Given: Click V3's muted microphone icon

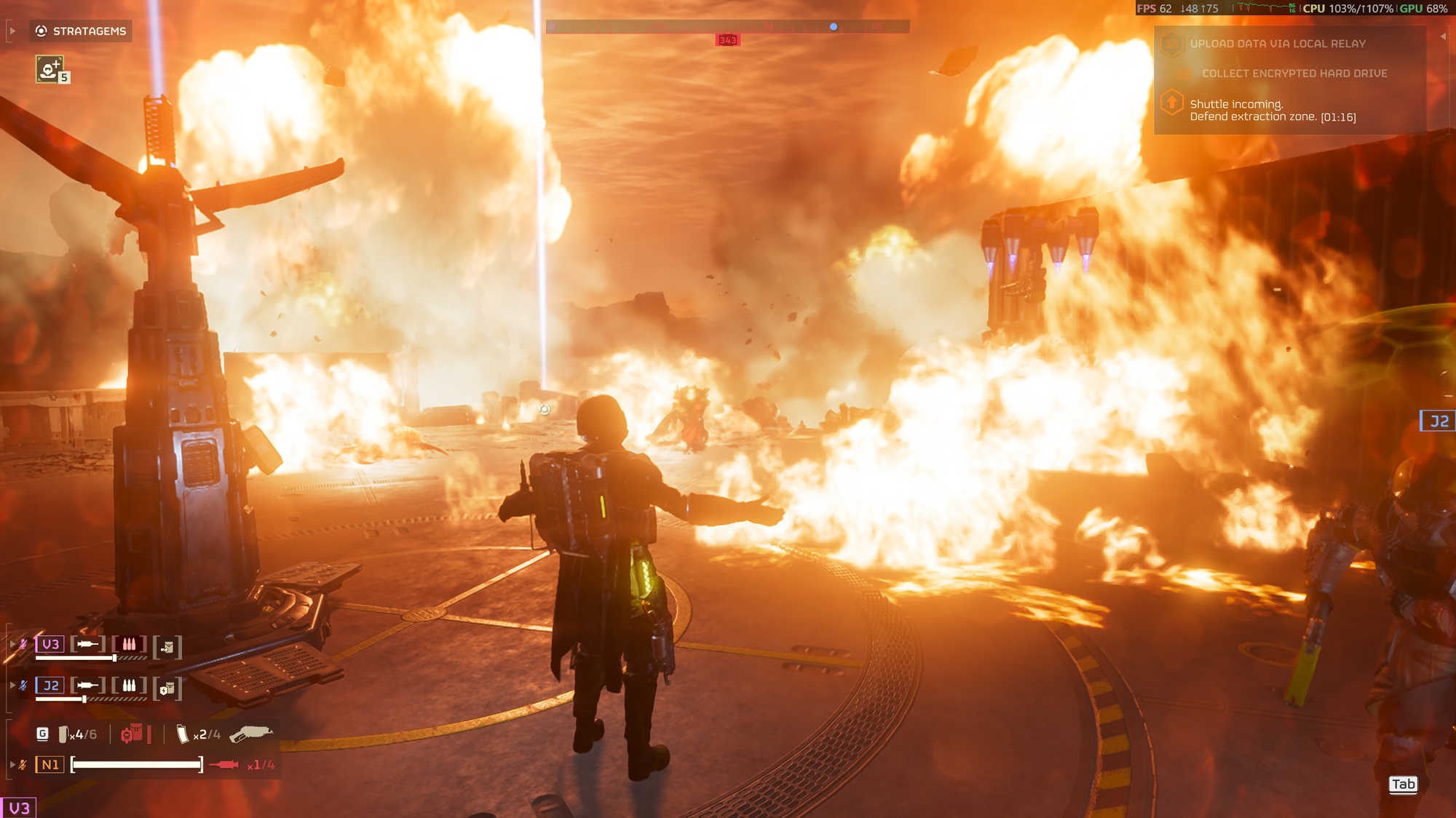Looking at the screenshot, I should [23, 644].
